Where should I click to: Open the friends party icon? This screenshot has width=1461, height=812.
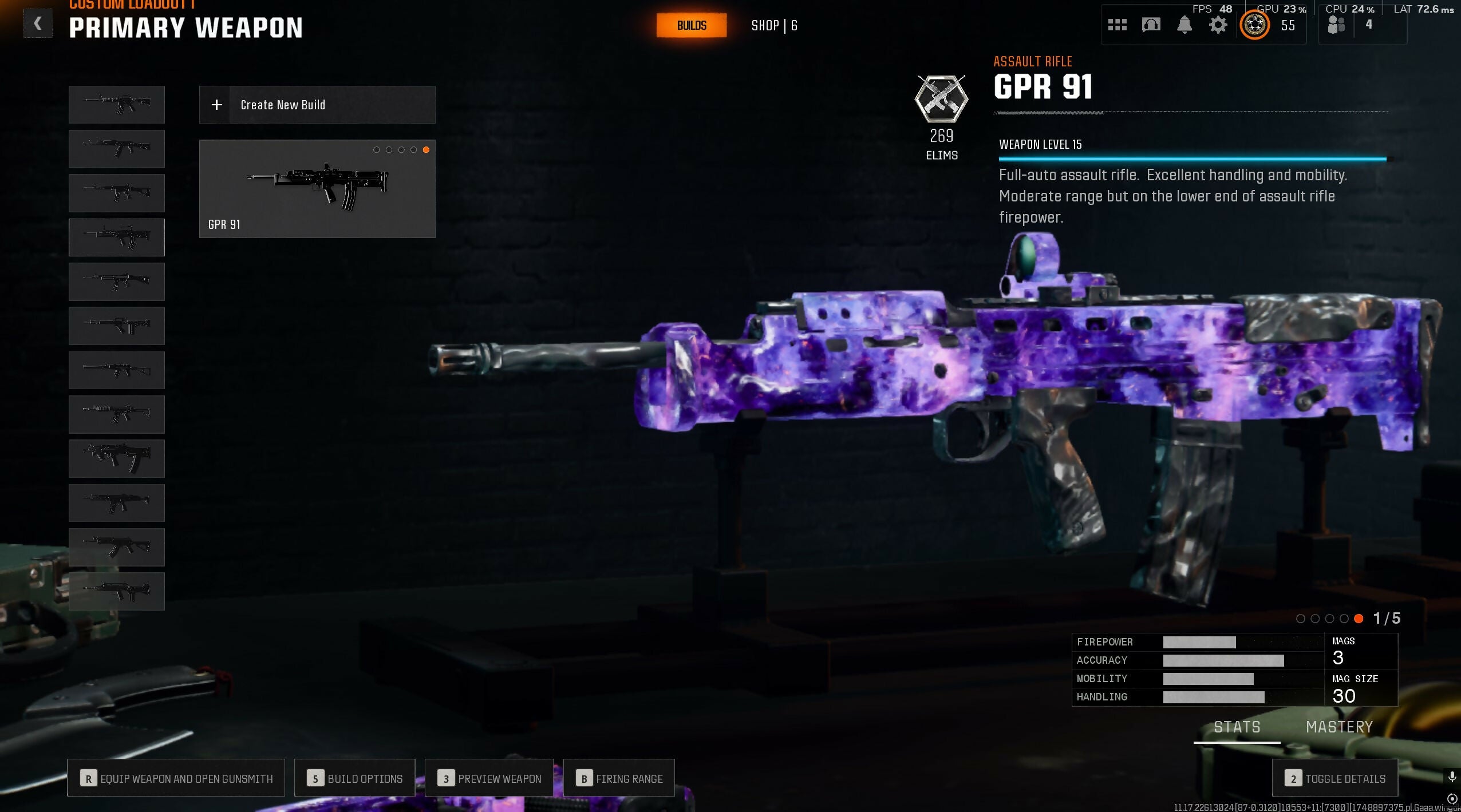(1336, 25)
